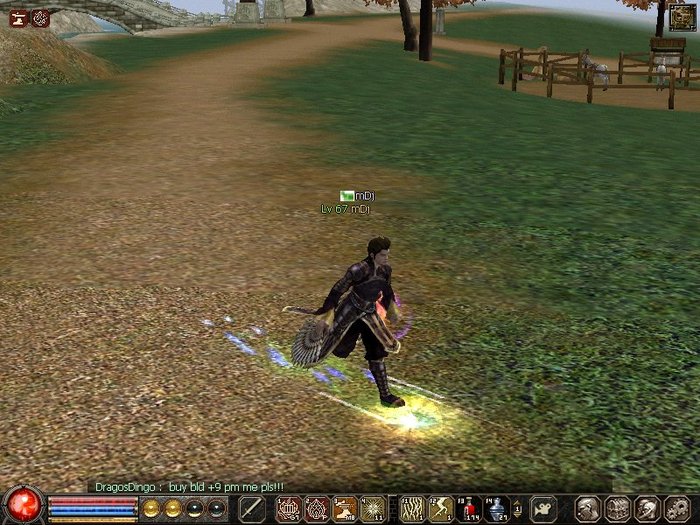The image size is (700, 525).
Task: Click the round red emblem buff icon
Action: (x=40, y=18)
